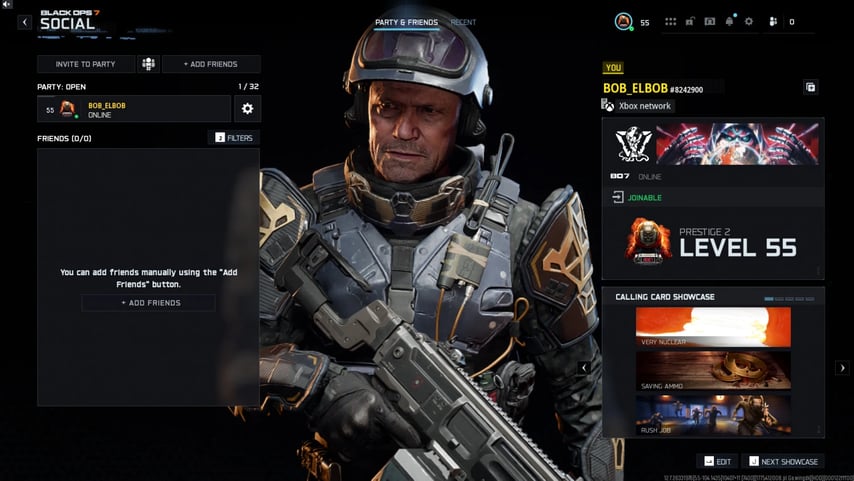
Task: Select the Saving Ammo calling card
Action: click(713, 369)
